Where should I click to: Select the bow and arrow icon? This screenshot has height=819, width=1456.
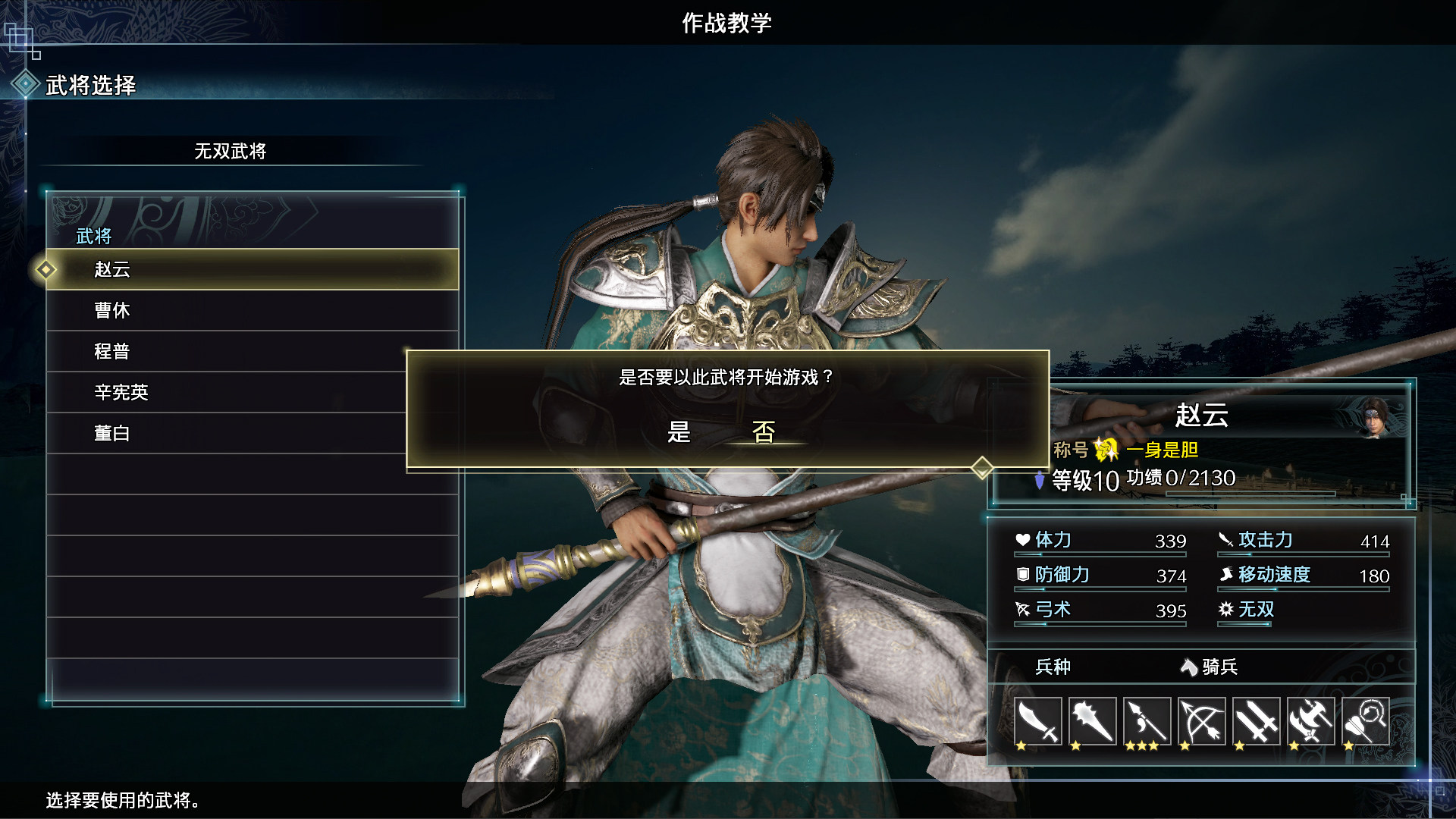point(1201,721)
